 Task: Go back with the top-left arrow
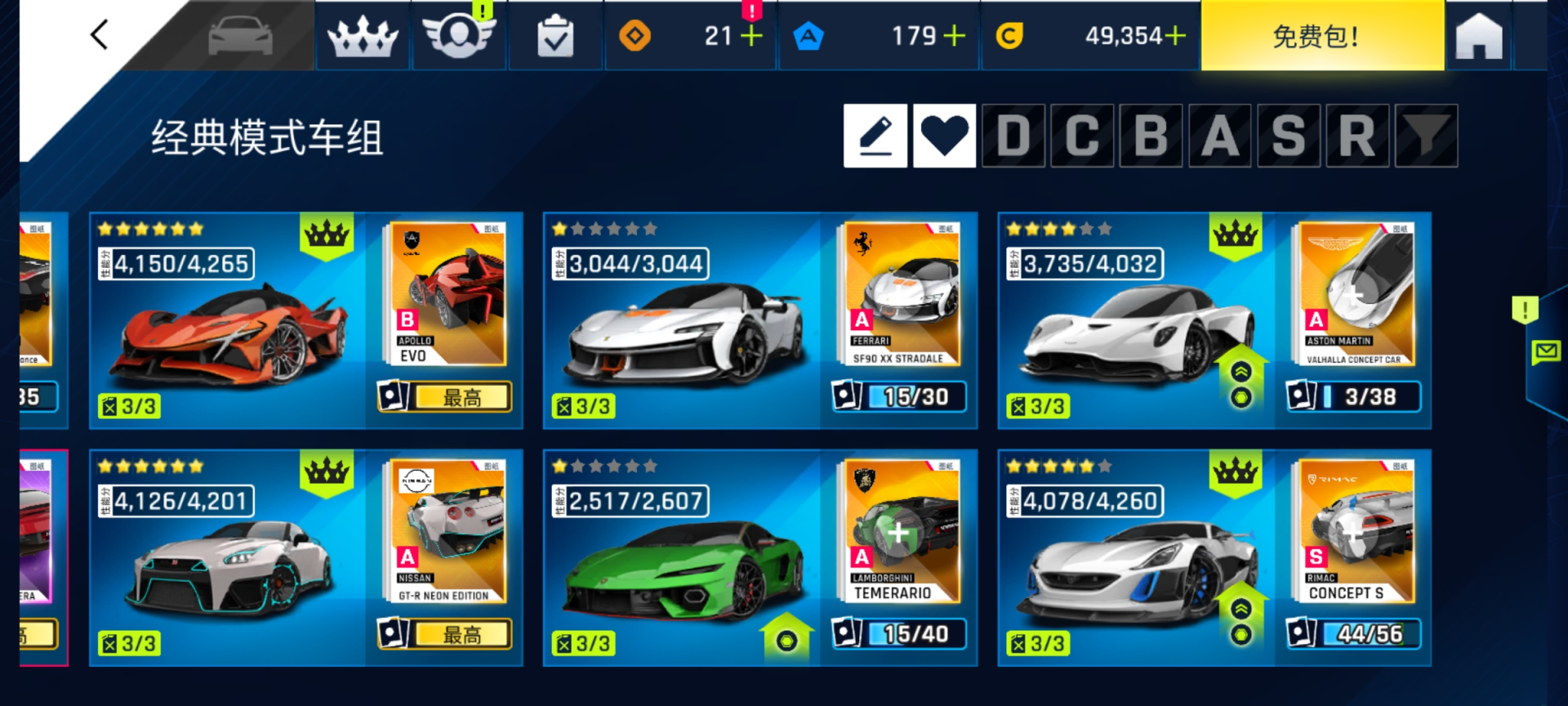pos(100,35)
